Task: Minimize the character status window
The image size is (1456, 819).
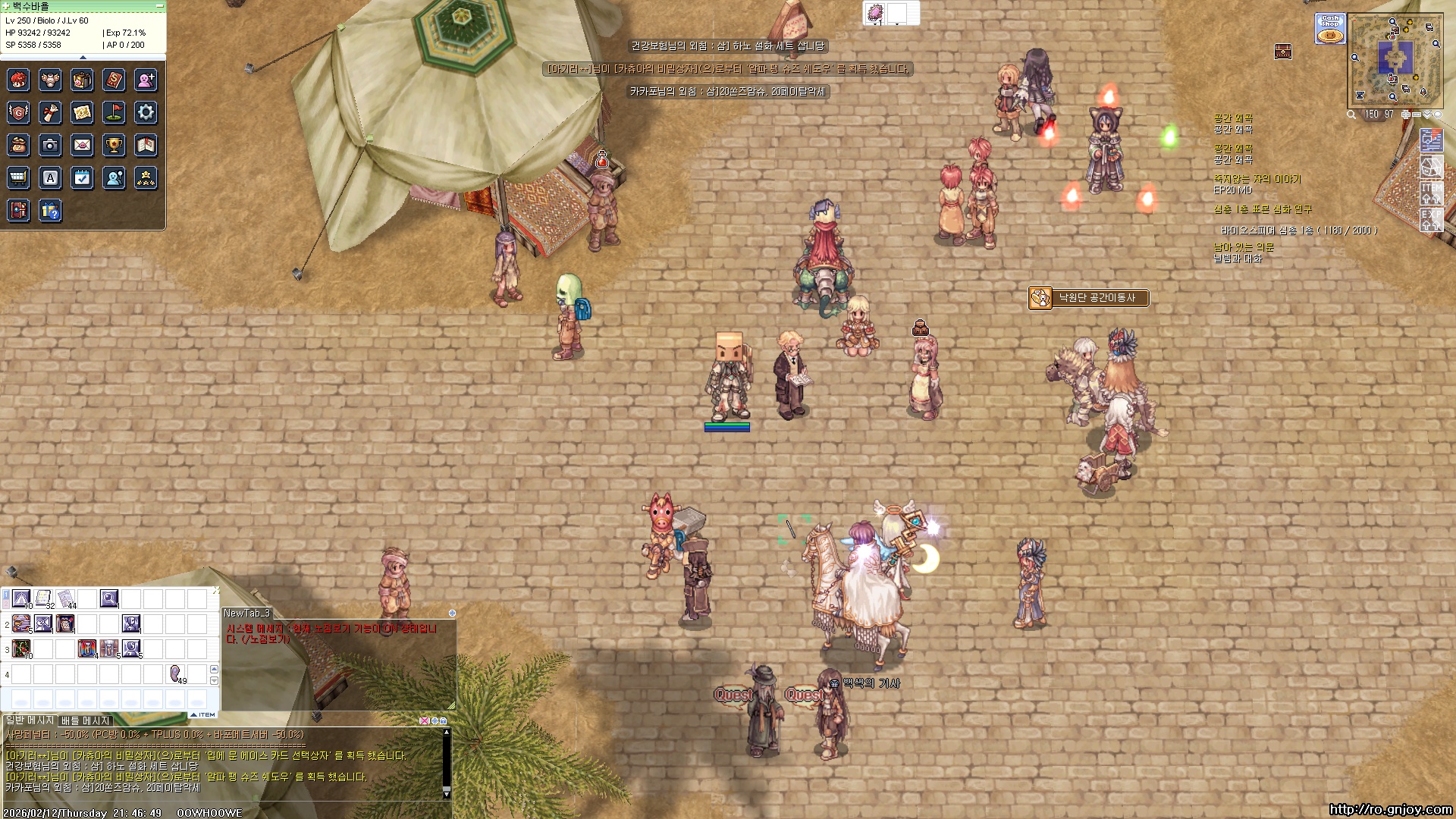Action: [159, 6]
